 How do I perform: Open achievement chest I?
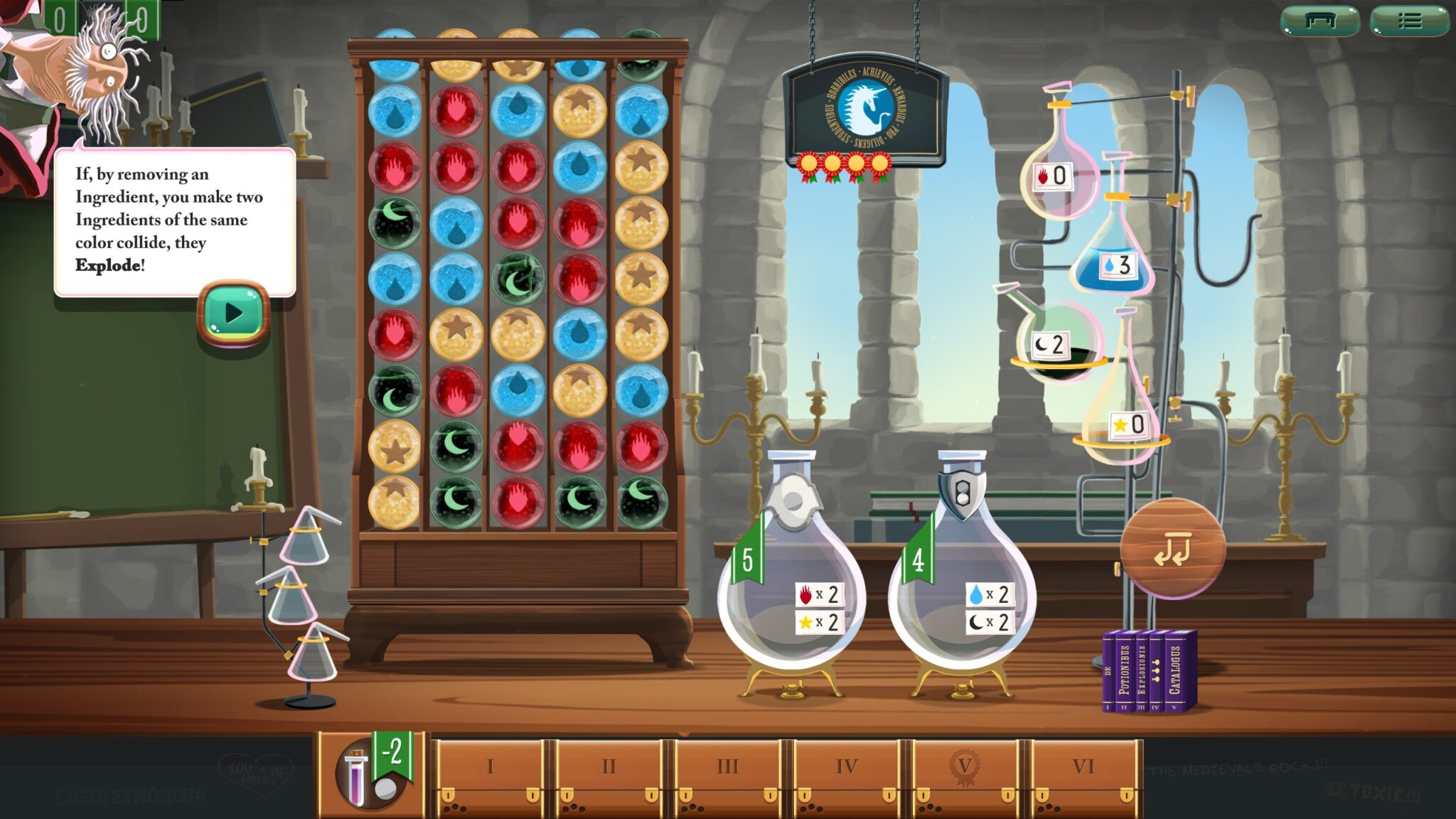coord(490,768)
